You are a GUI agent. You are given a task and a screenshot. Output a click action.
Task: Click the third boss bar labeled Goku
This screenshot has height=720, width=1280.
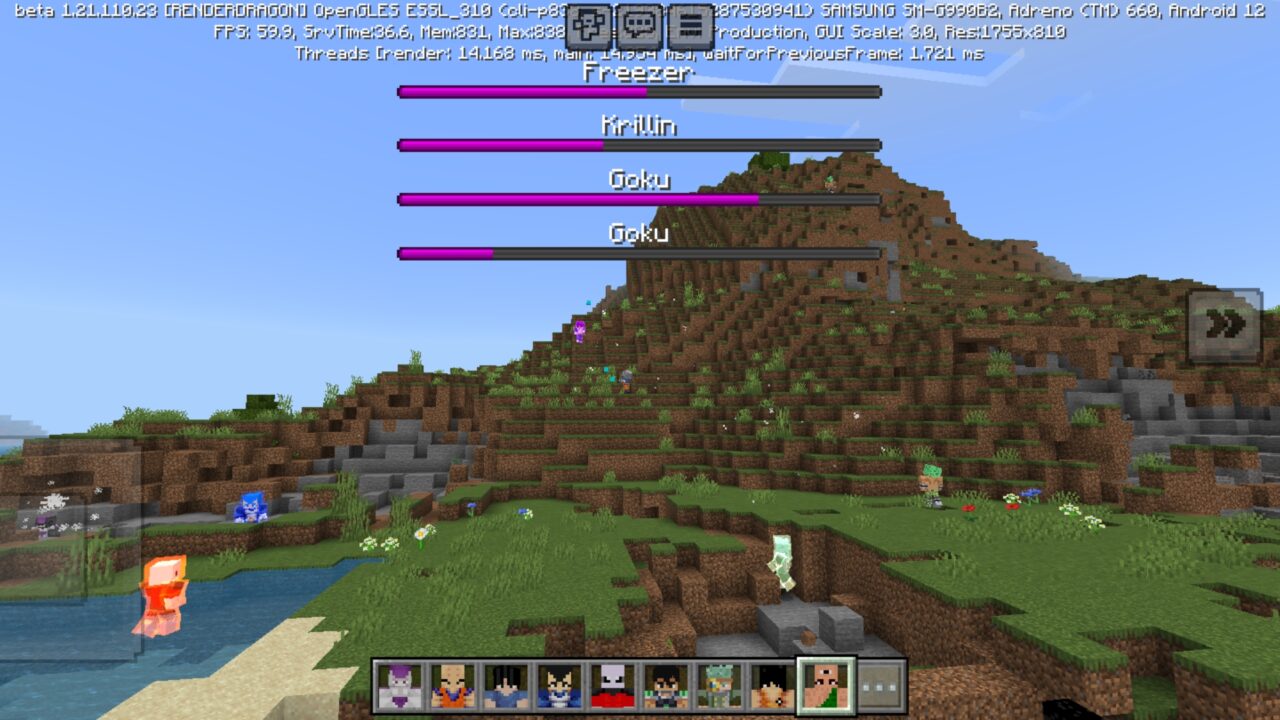click(638, 200)
